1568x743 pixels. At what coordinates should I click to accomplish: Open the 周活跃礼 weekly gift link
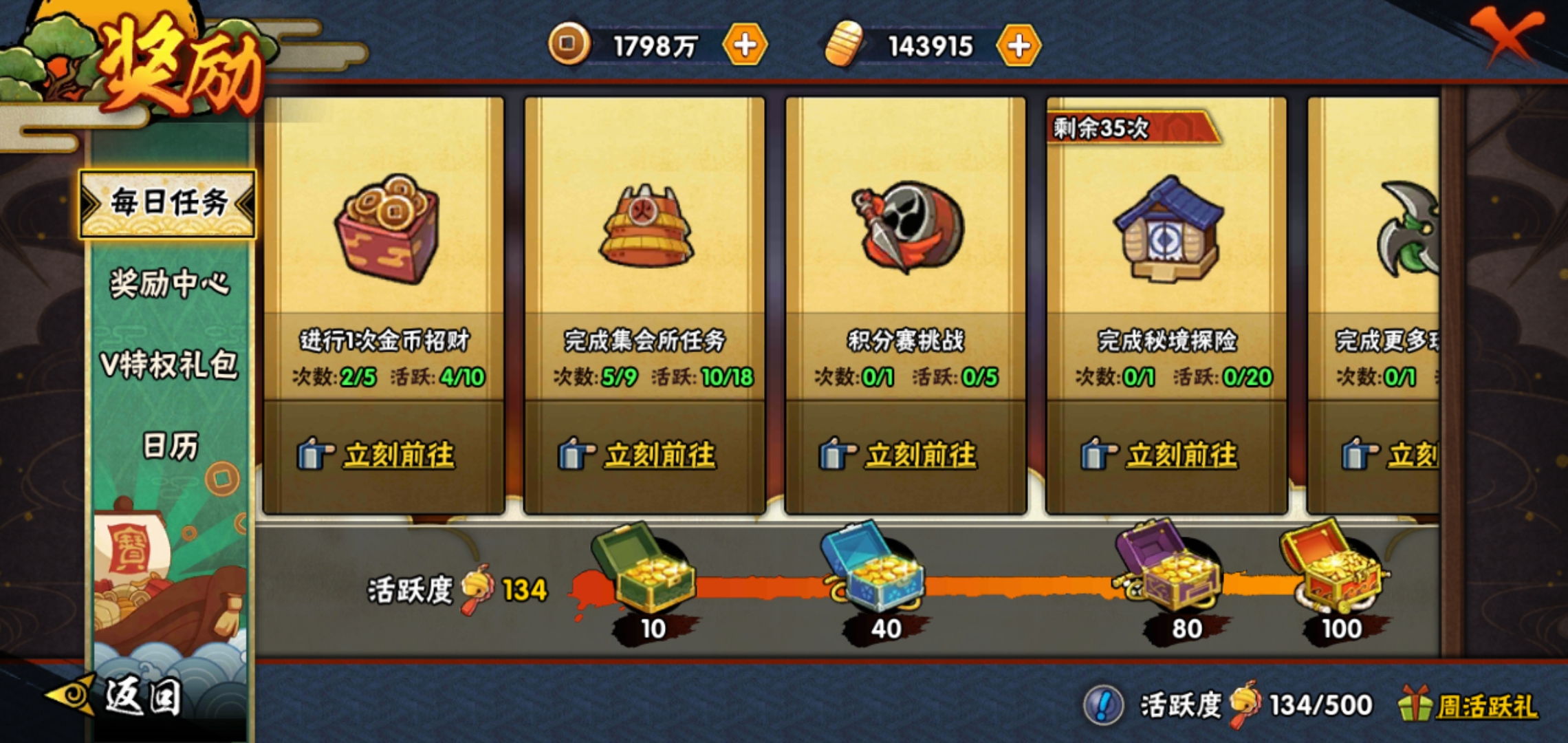1485,707
